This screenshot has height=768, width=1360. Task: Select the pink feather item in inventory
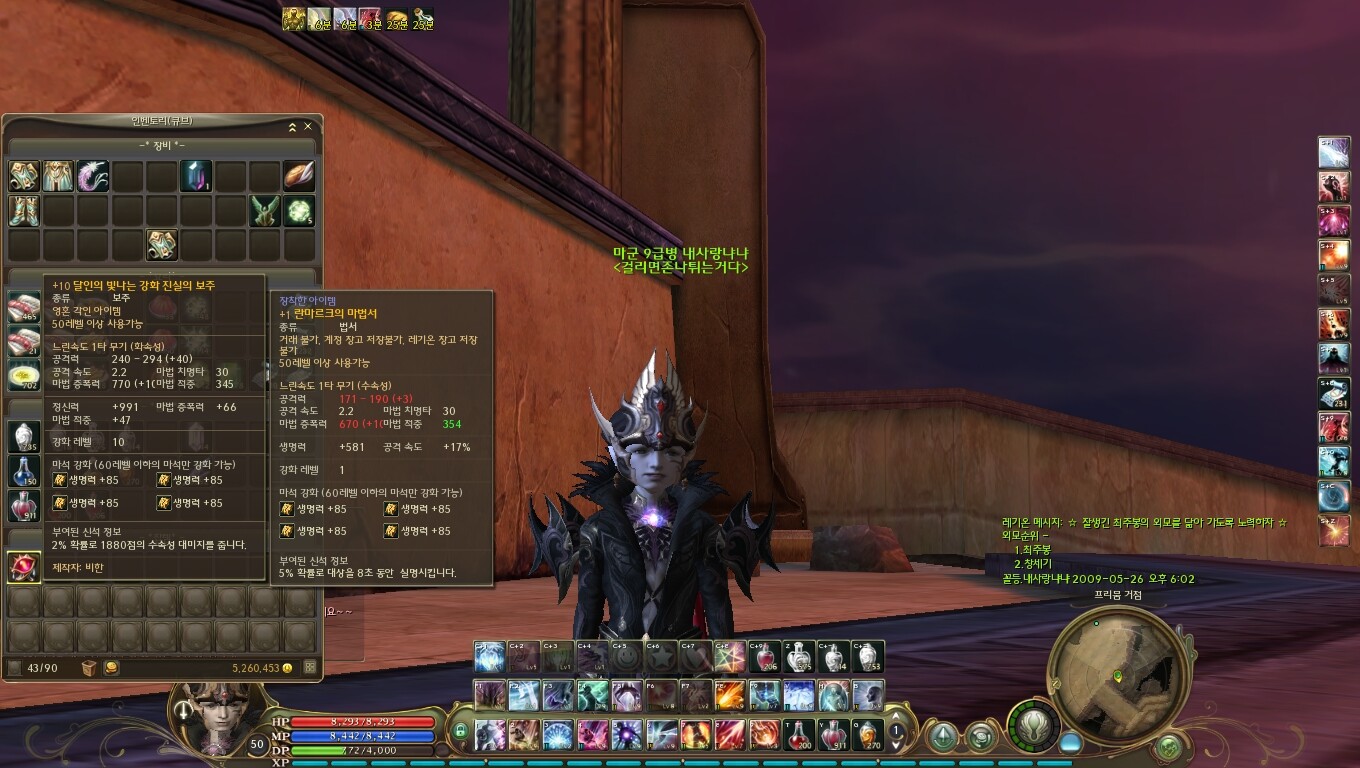[93, 176]
